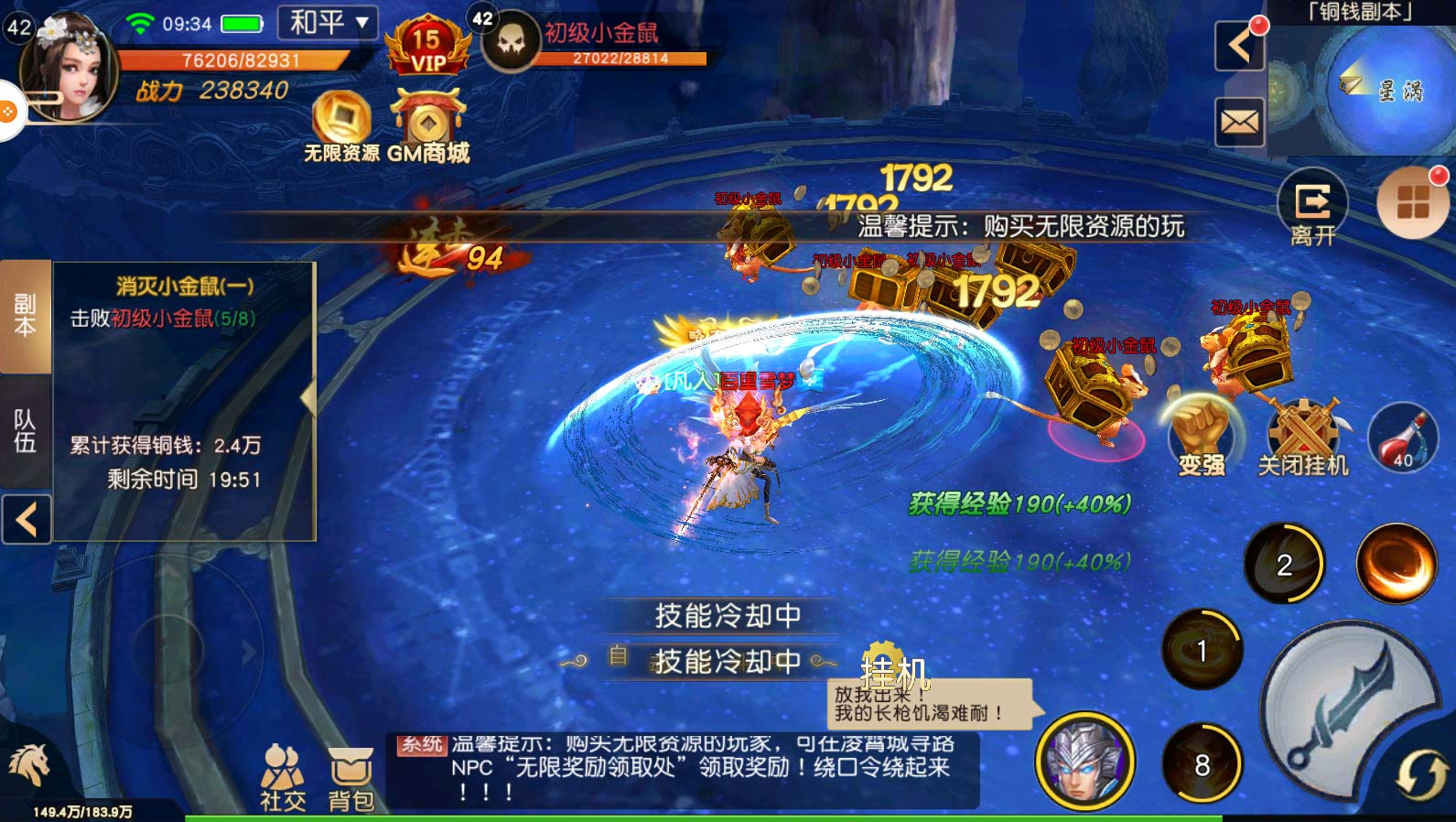Open the four-square grid menu button

[x=1412, y=203]
